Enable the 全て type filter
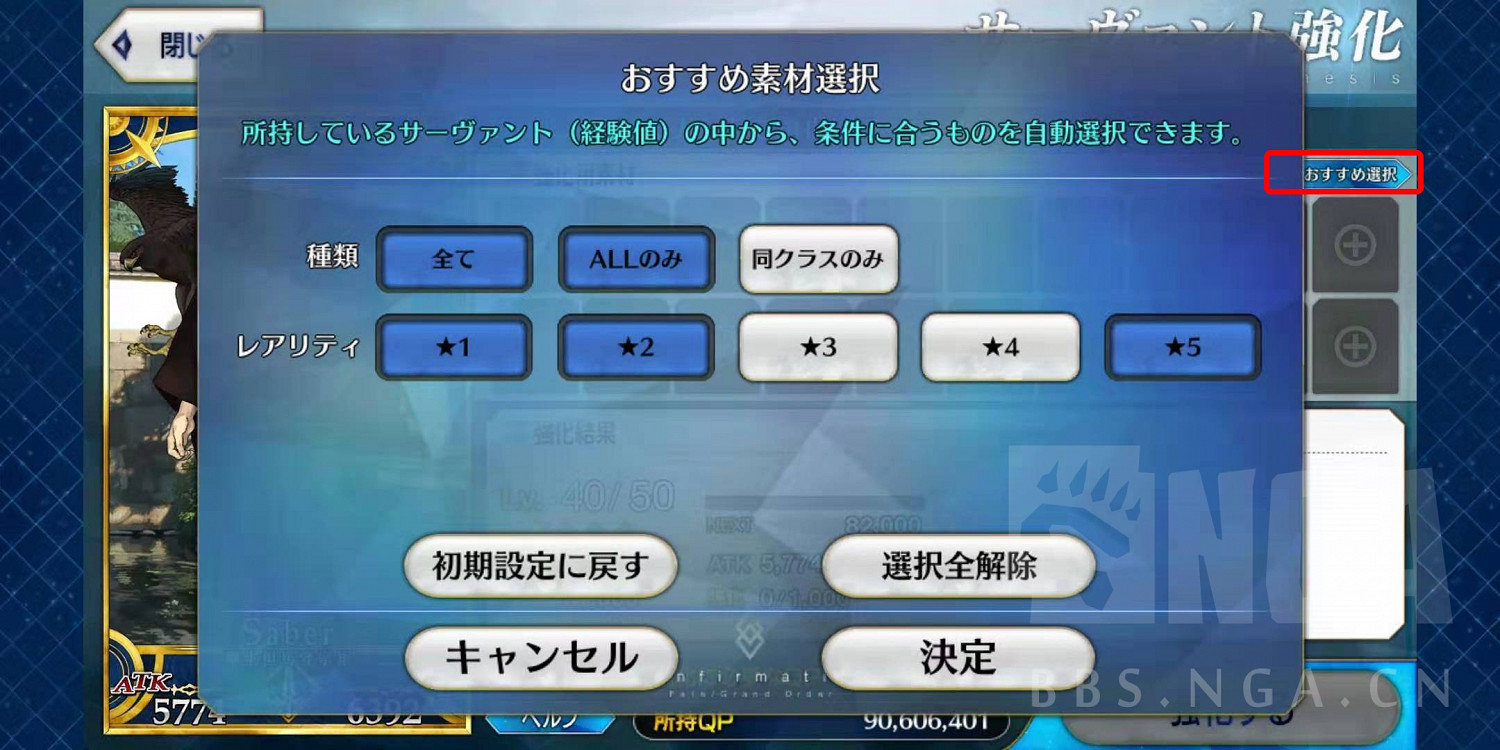 click(x=454, y=259)
